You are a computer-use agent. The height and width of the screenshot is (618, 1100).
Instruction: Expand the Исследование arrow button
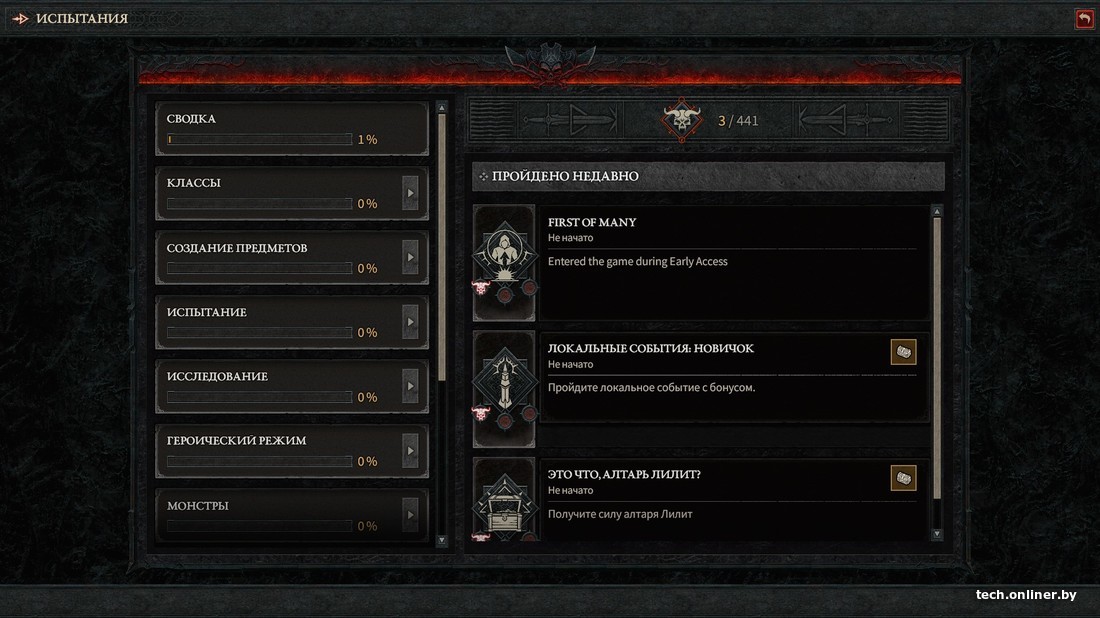(410, 386)
